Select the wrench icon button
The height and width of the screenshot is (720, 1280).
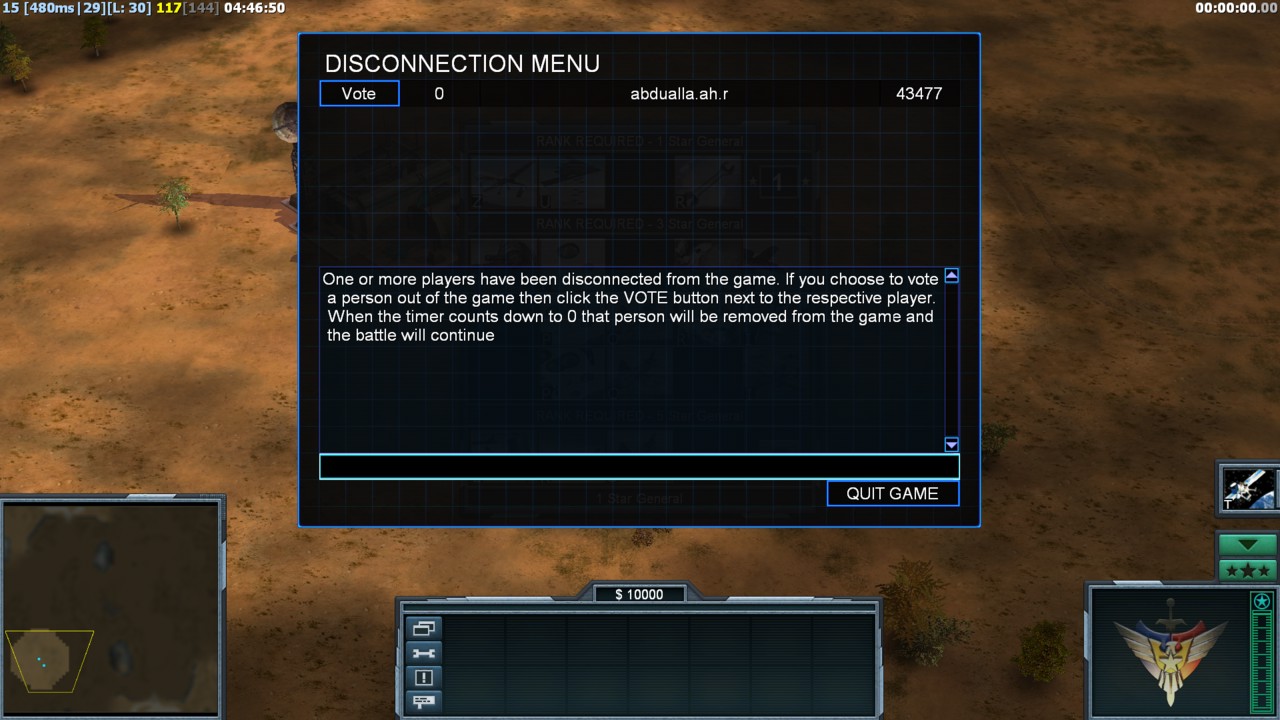(423, 653)
